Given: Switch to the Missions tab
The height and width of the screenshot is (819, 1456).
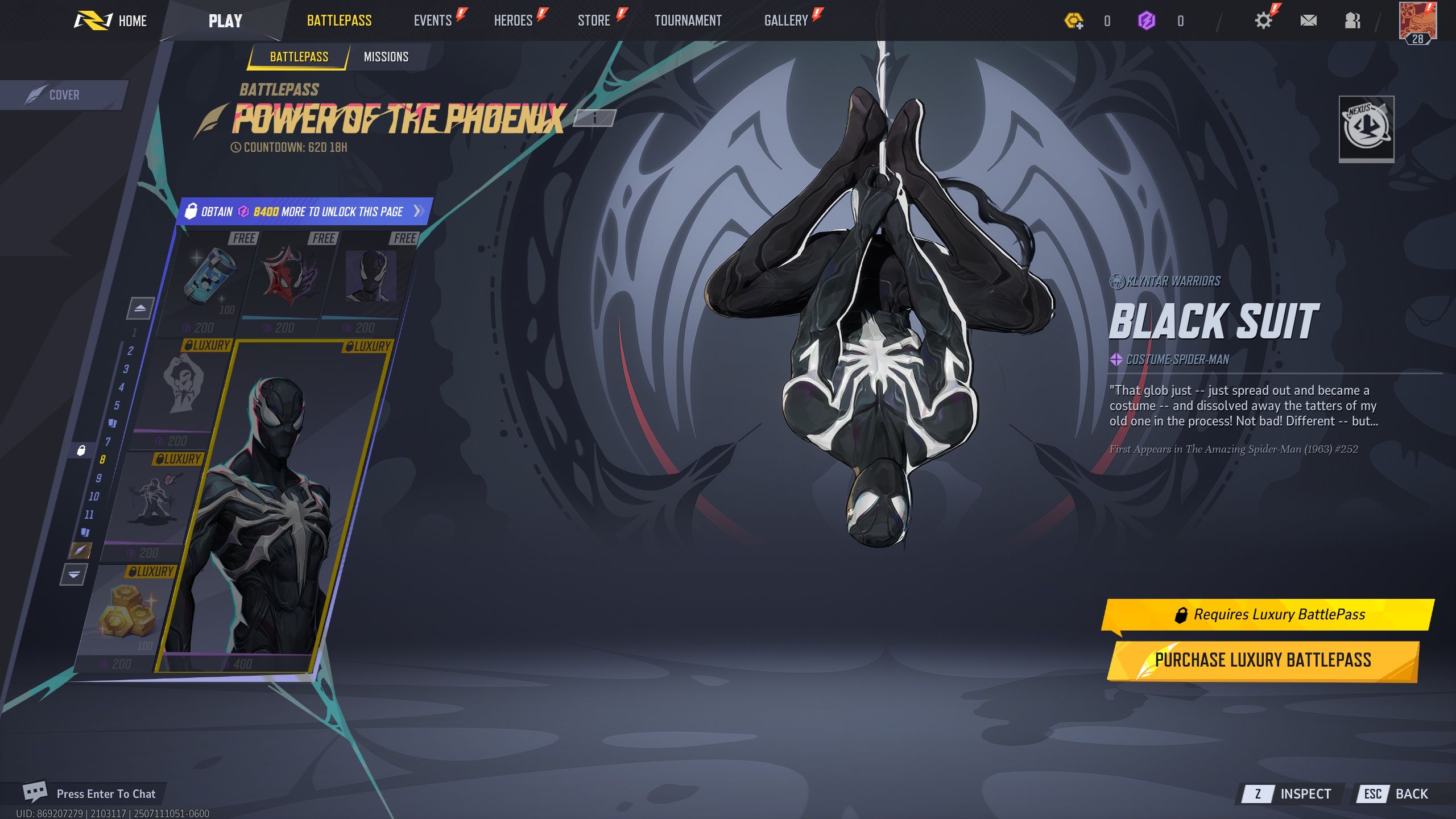Looking at the screenshot, I should click(385, 56).
